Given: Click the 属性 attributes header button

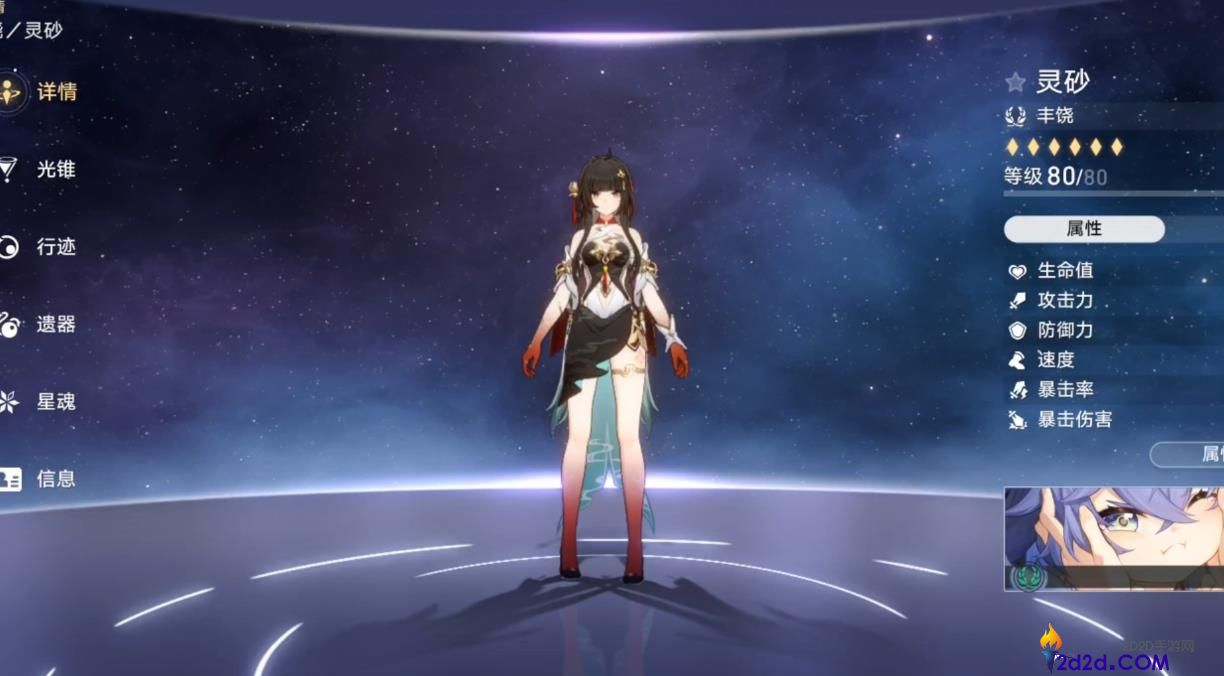Looking at the screenshot, I should (1084, 229).
